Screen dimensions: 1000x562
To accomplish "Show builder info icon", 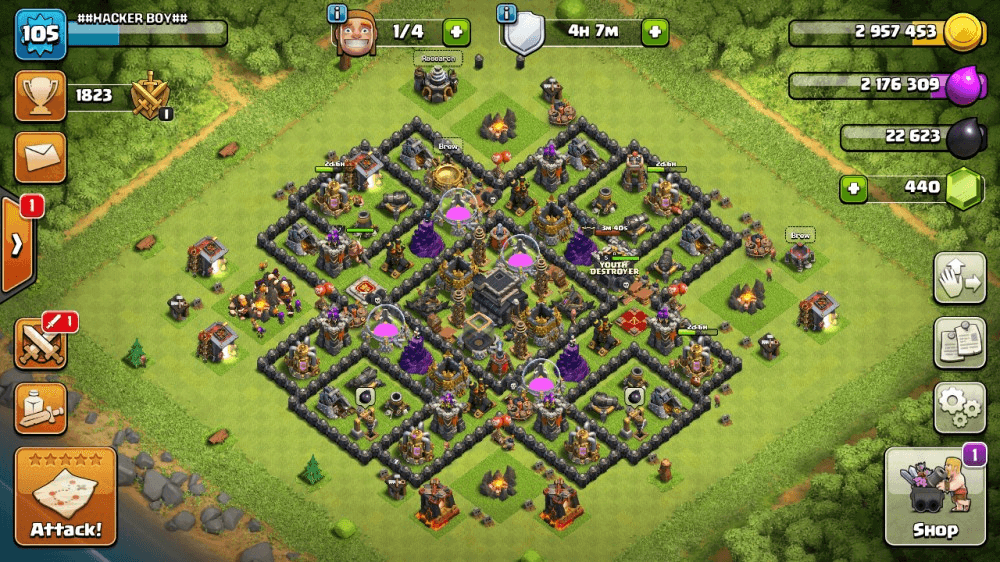I will [x=338, y=13].
